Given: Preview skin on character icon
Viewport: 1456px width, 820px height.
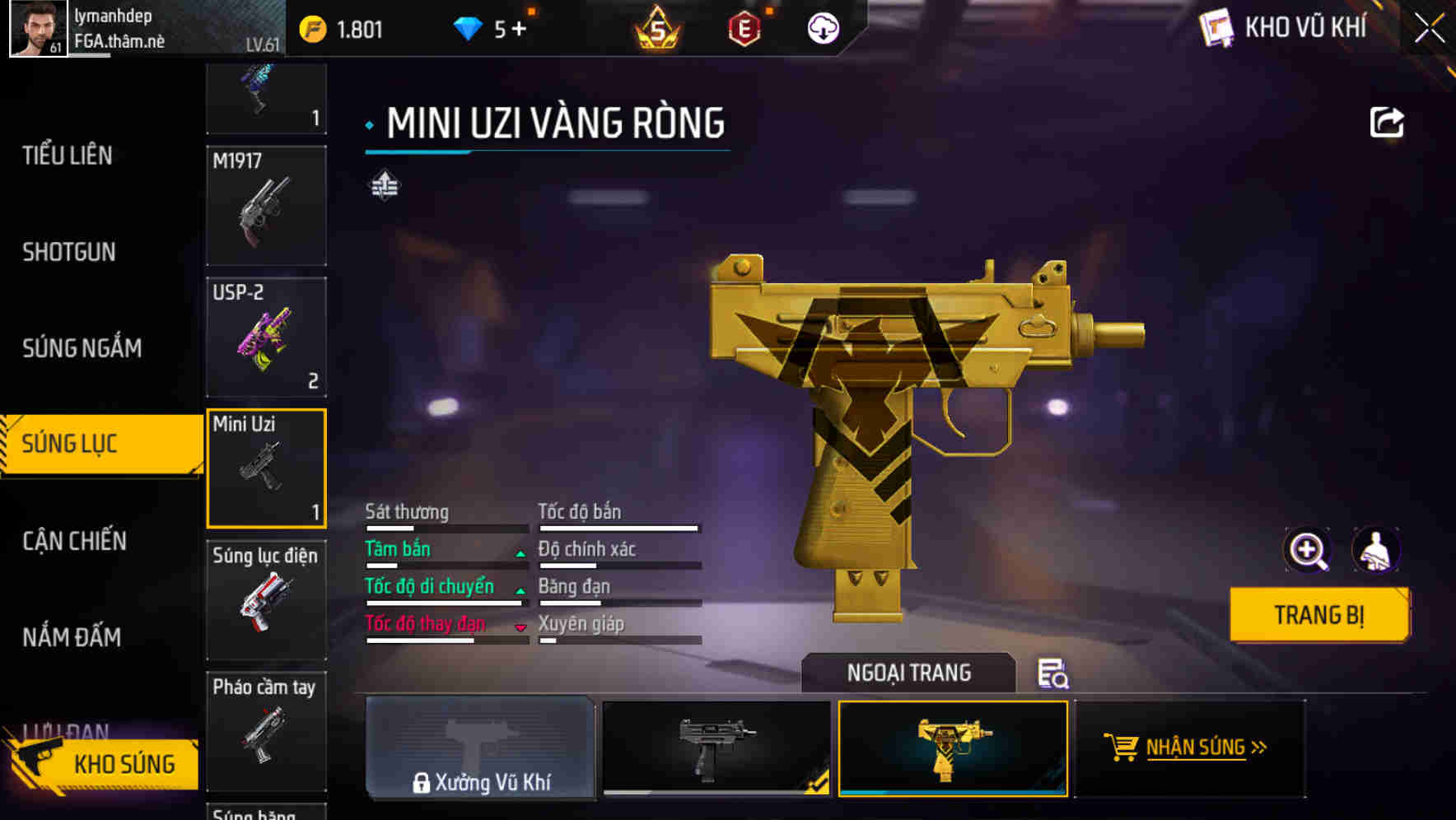Looking at the screenshot, I should tap(1375, 550).
